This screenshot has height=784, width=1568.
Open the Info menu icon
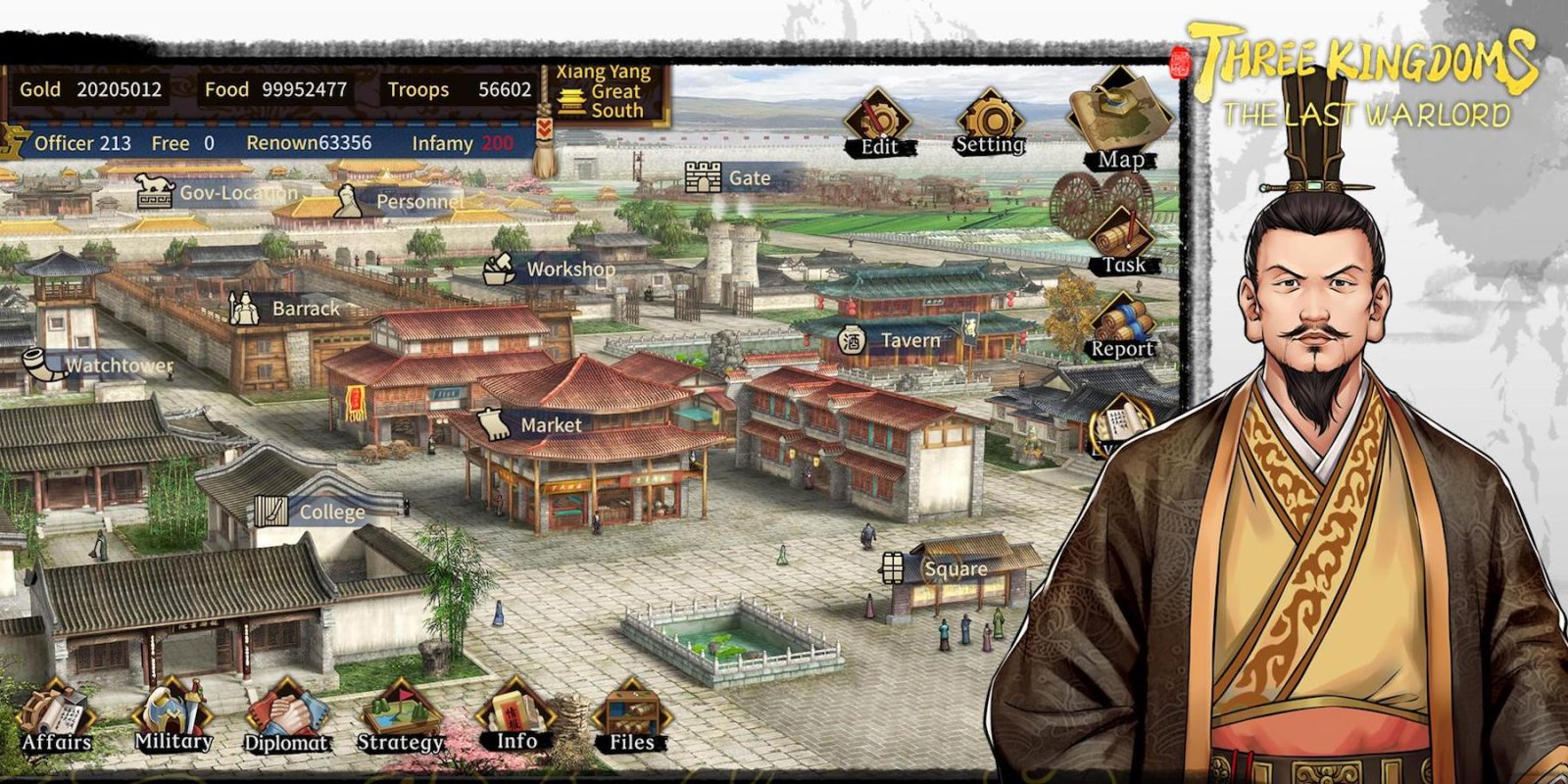coord(514,708)
